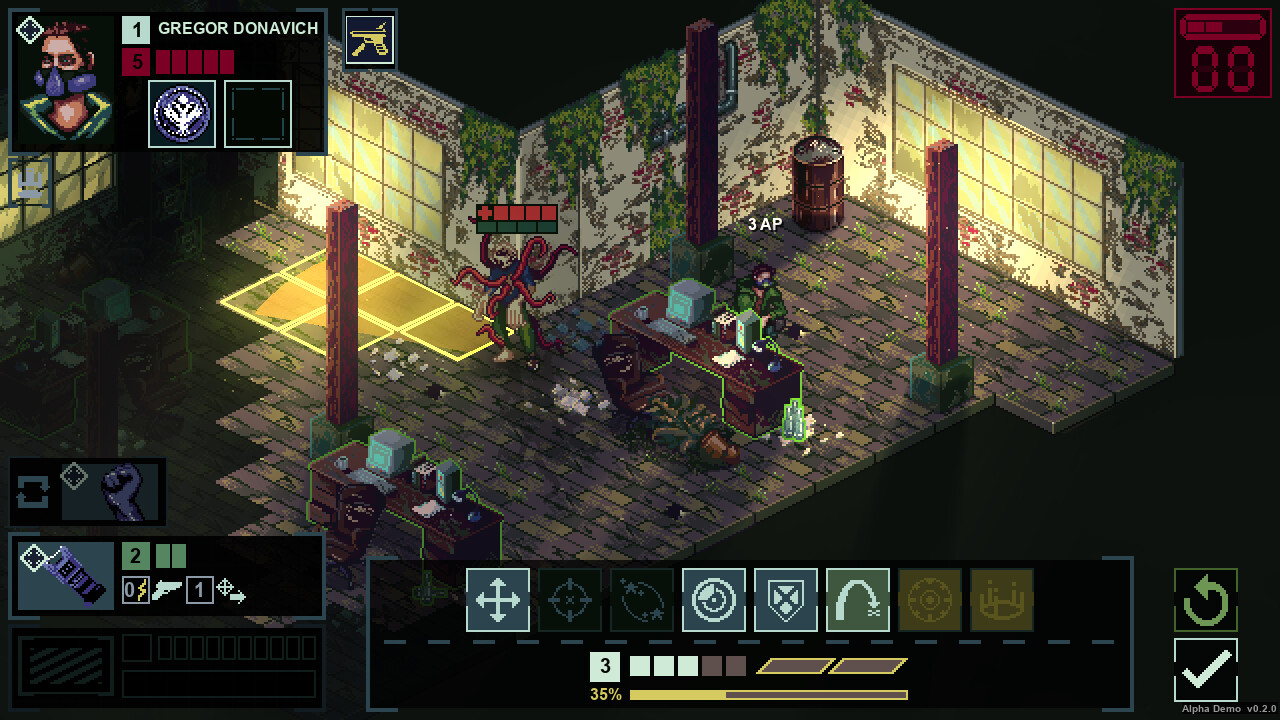Click the equipped pistol weapon icon
The height and width of the screenshot is (720, 1280).
[x=371, y=40]
